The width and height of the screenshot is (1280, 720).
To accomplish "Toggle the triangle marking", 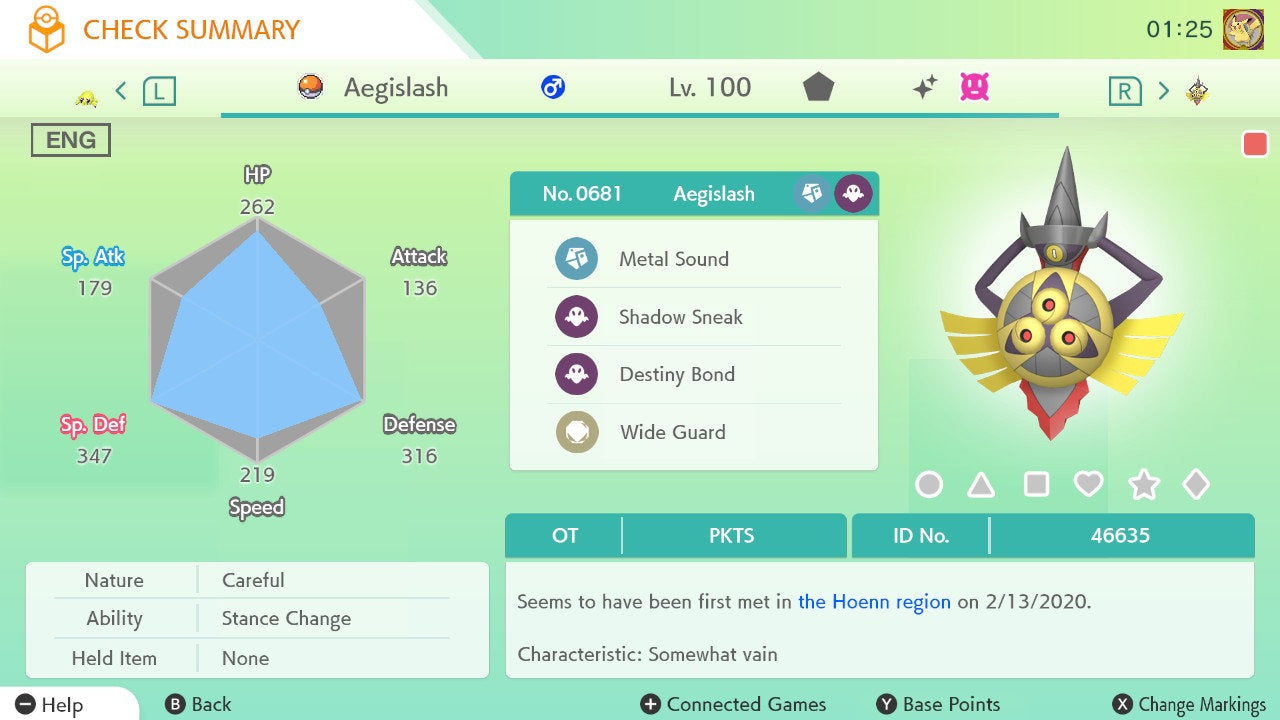I will [981, 485].
